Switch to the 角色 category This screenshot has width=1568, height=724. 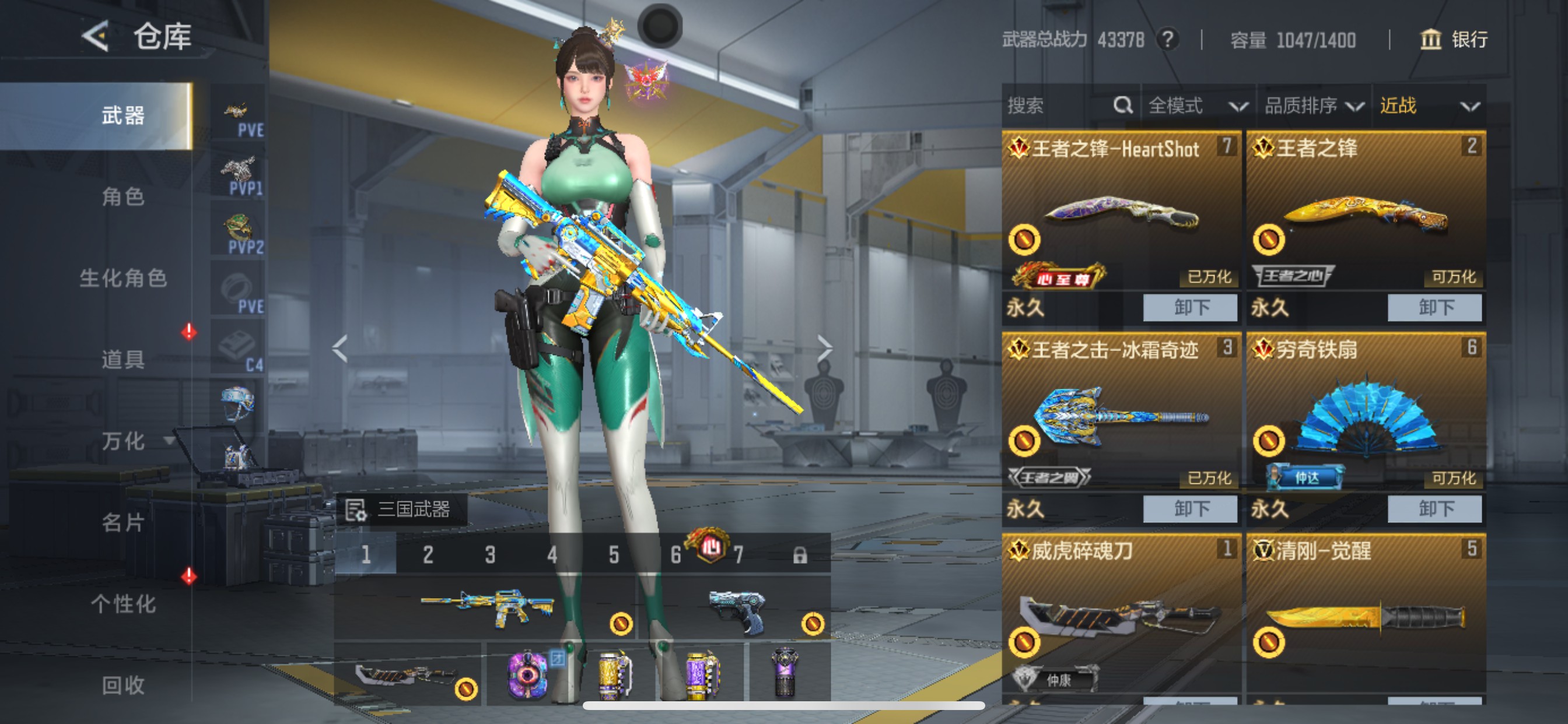point(123,197)
